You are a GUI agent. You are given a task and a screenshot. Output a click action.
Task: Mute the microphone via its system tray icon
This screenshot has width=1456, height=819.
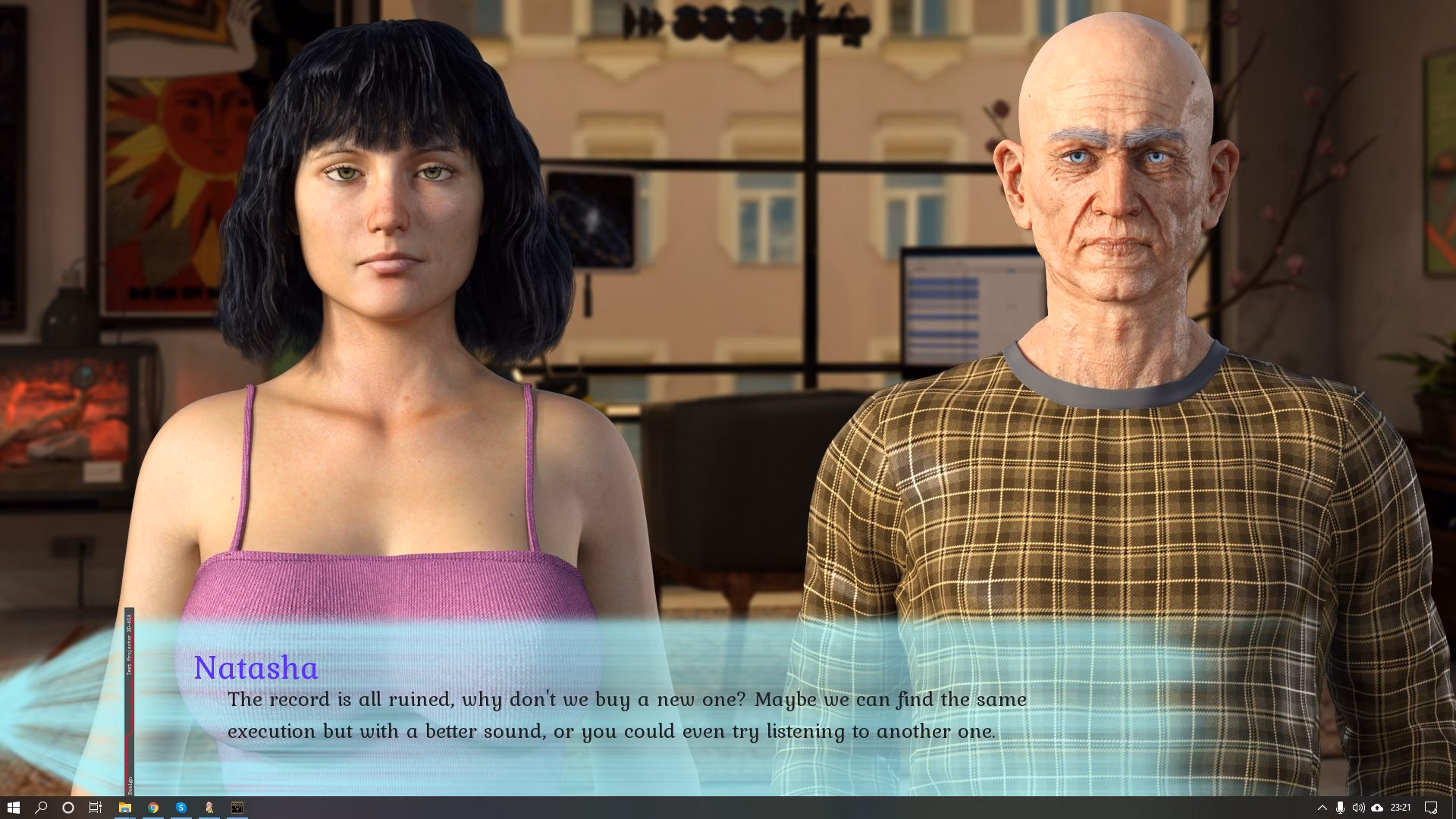click(x=1341, y=806)
